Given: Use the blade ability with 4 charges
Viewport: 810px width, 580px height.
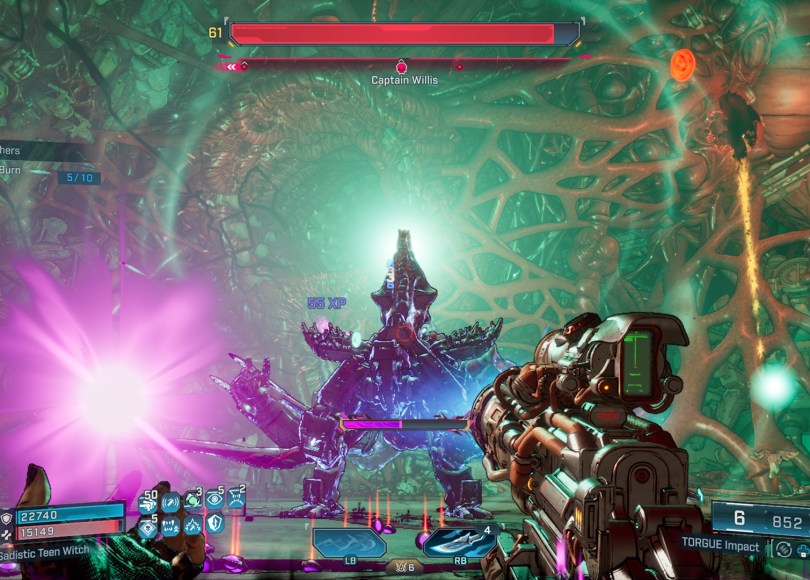Looking at the screenshot, I should tap(459, 543).
